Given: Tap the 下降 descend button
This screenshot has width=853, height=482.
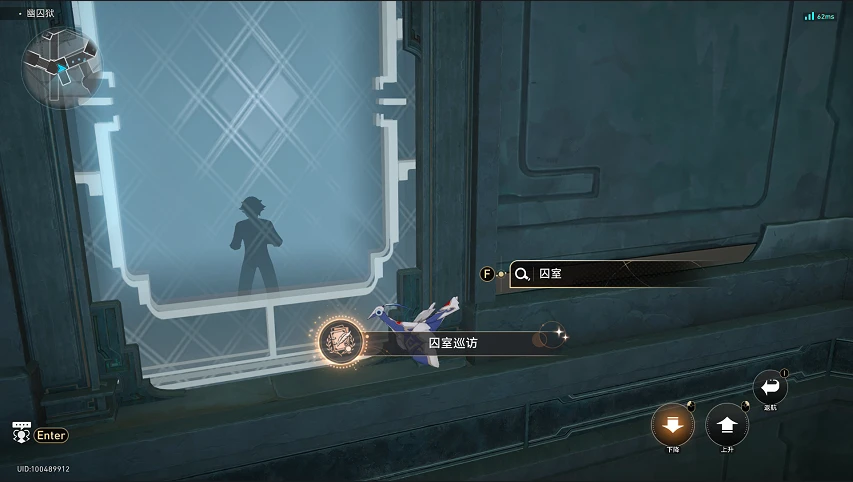Looking at the screenshot, I should [673, 426].
